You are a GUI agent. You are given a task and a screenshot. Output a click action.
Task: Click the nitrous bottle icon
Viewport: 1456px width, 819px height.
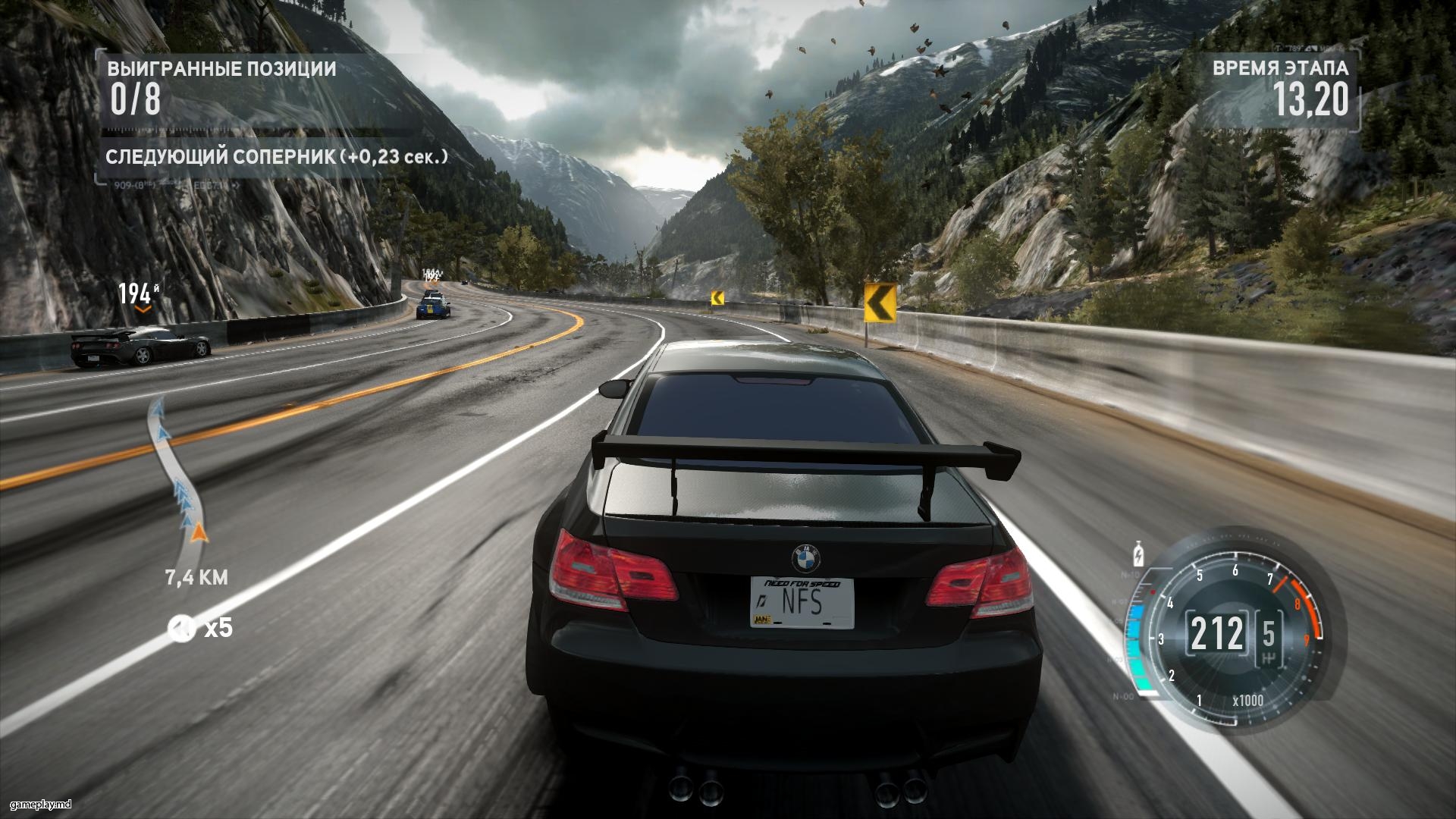point(1138,553)
